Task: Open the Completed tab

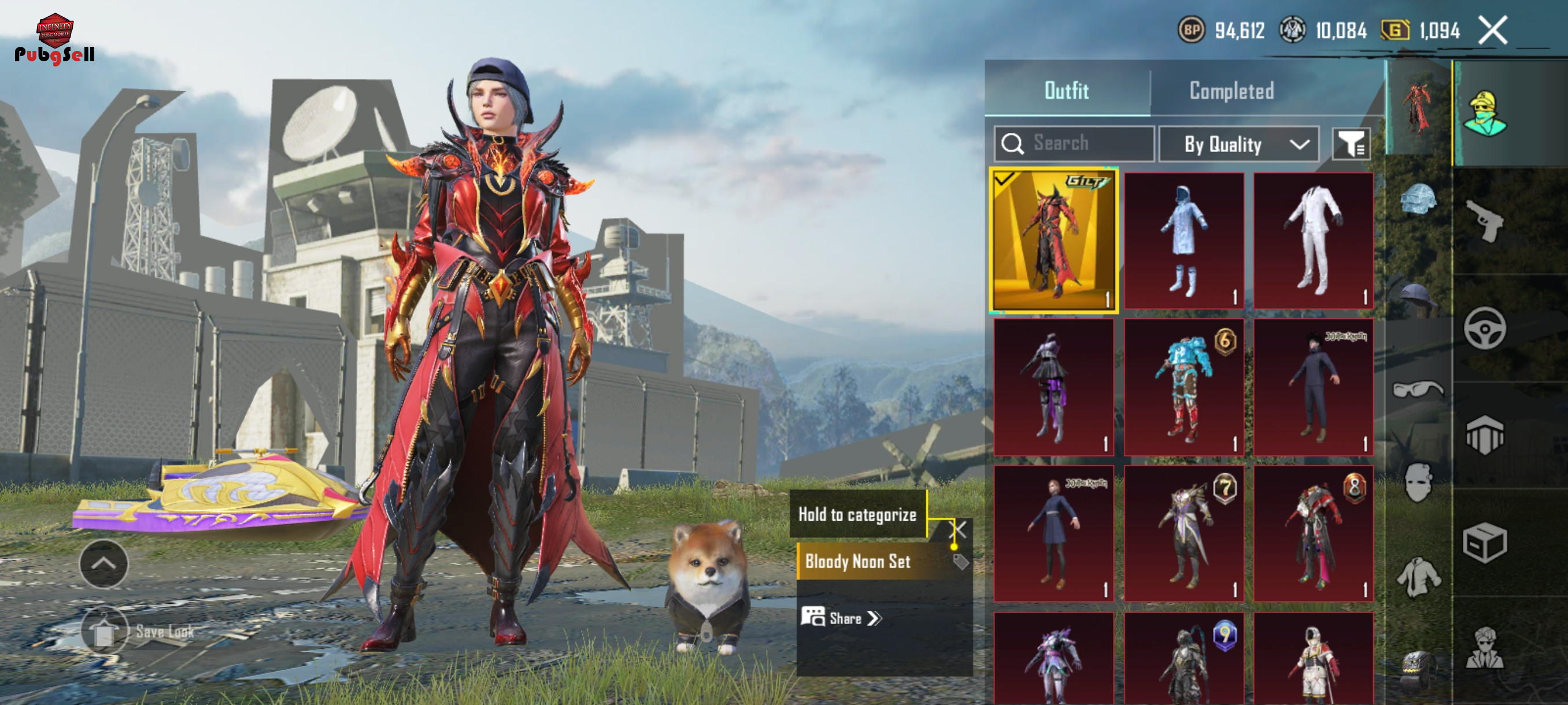Action: (x=1231, y=91)
